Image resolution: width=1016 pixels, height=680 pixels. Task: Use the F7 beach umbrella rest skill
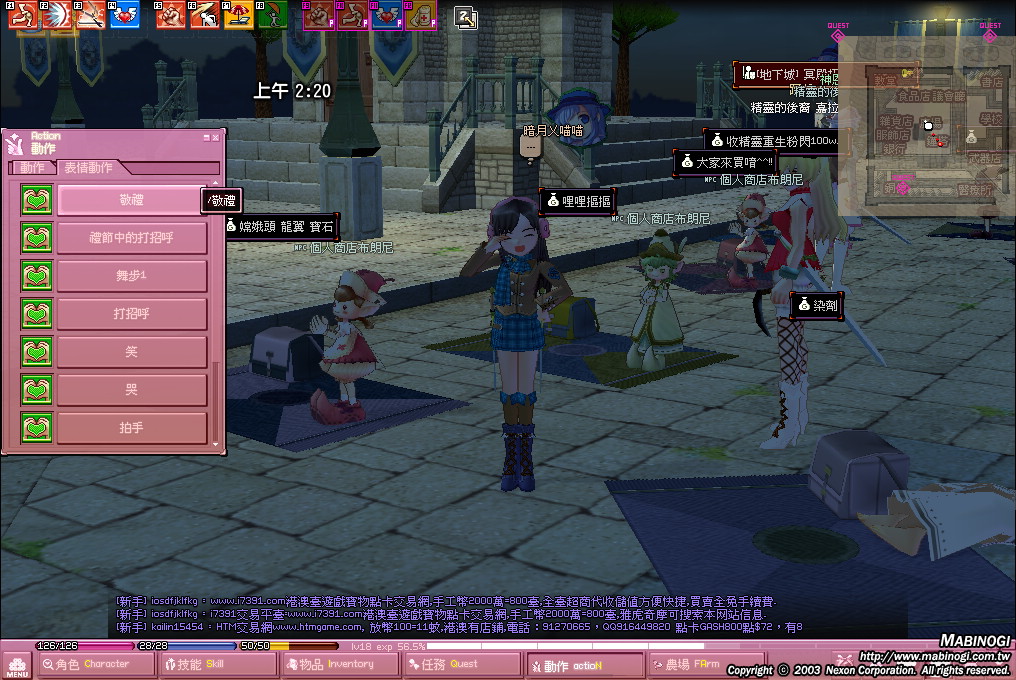[239, 15]
